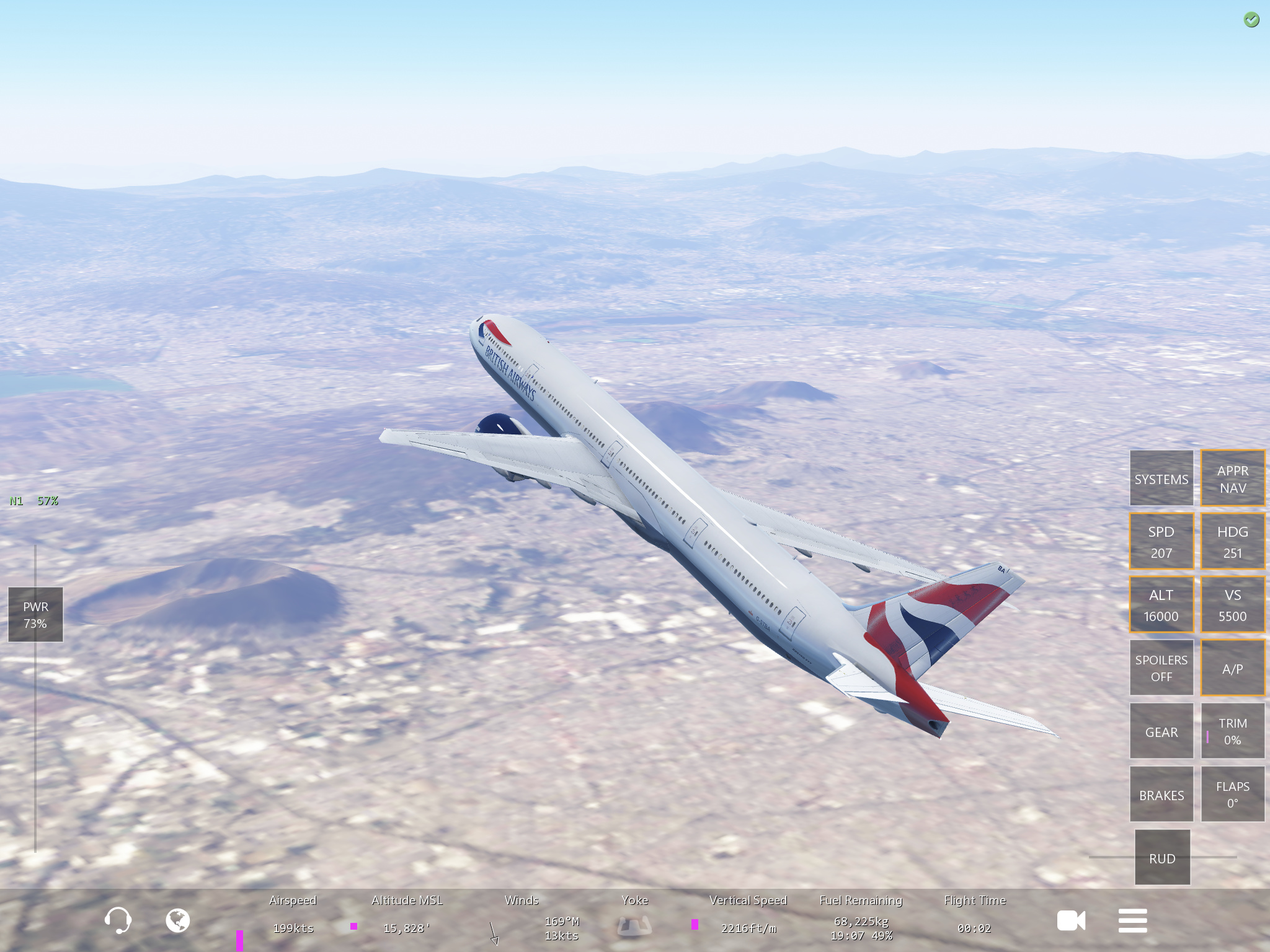Open the SYSTEMS panel
Screen dimensions: 1270x952
point(1161,478)
